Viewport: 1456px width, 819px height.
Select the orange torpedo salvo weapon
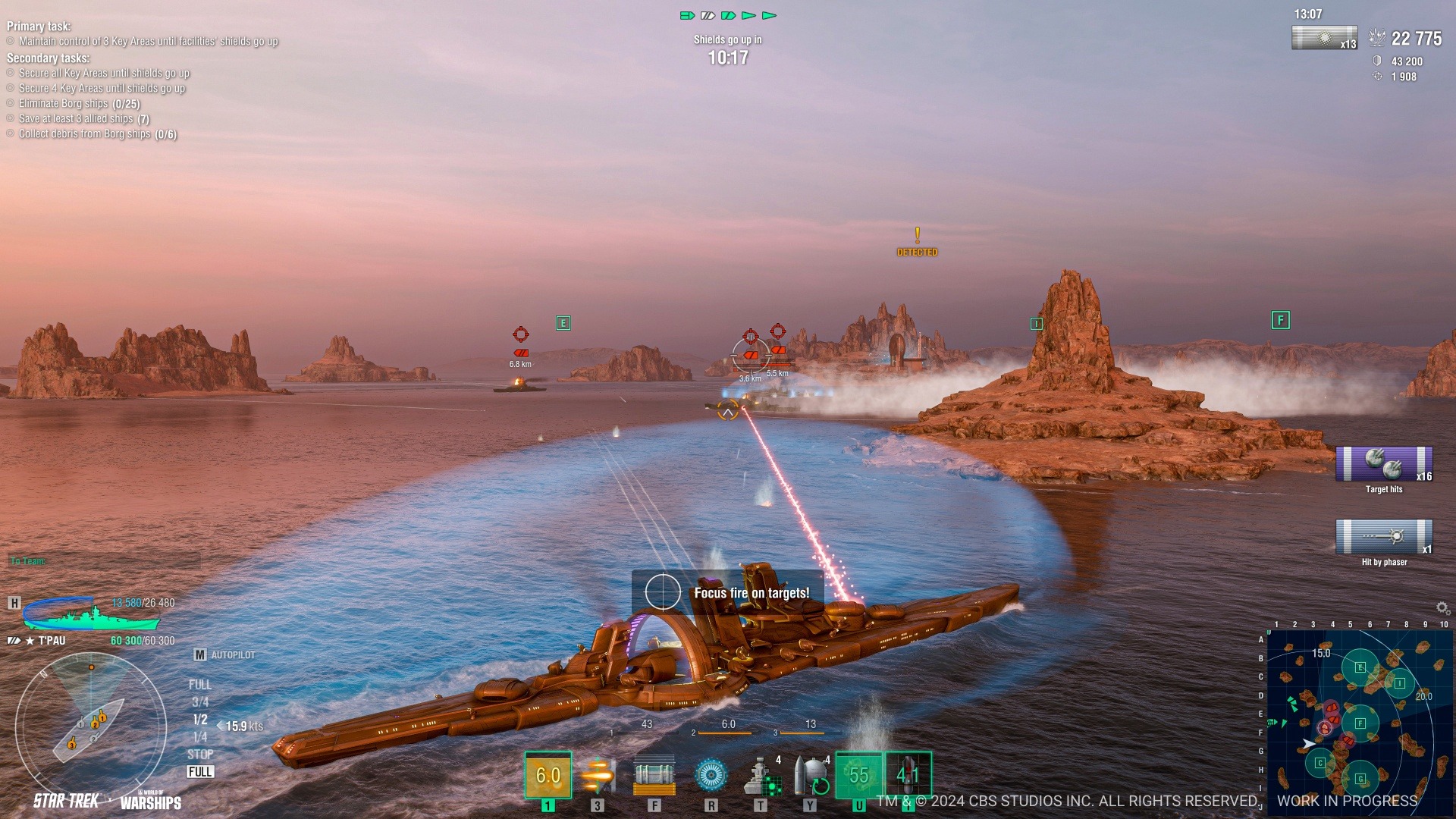[598, 775]
